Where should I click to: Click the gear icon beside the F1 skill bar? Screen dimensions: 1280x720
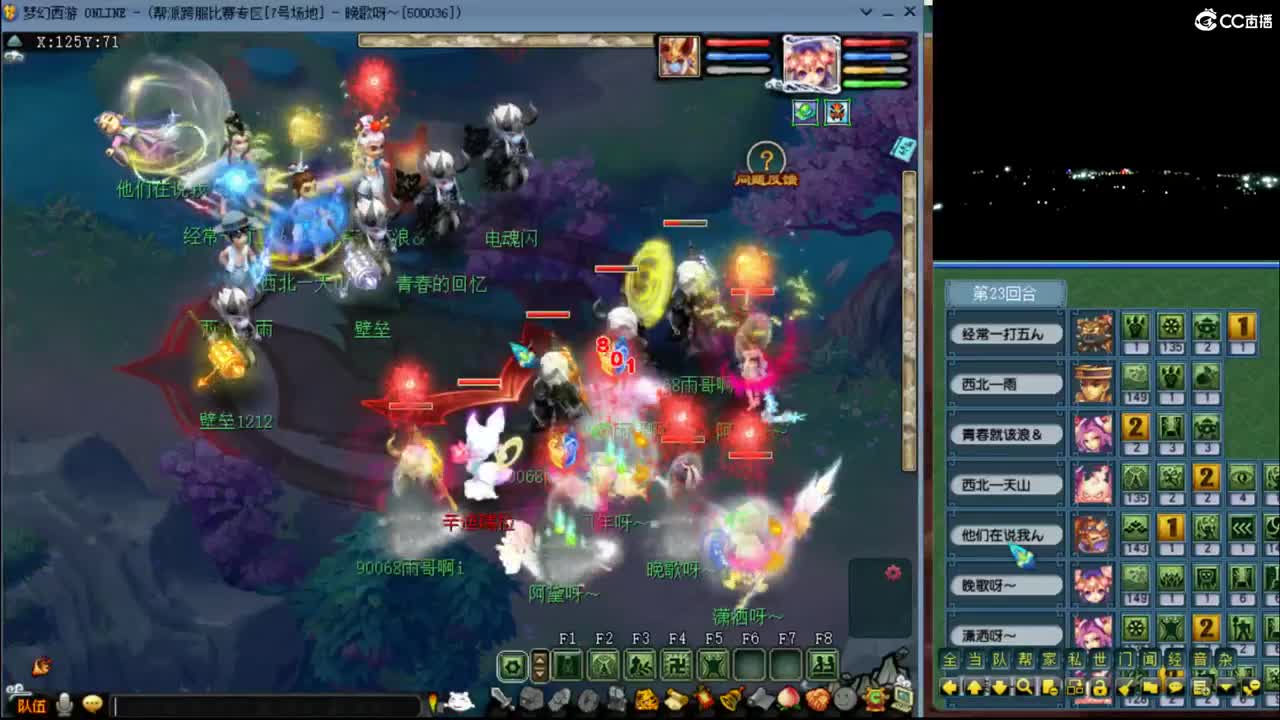click(512, 667)
